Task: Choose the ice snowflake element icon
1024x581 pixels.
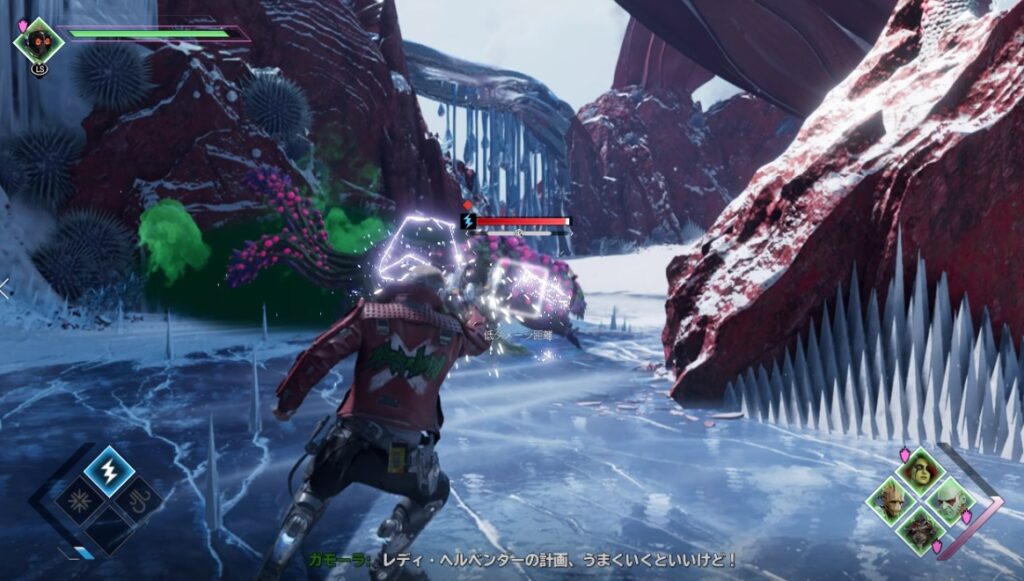Action: [77, 500]
